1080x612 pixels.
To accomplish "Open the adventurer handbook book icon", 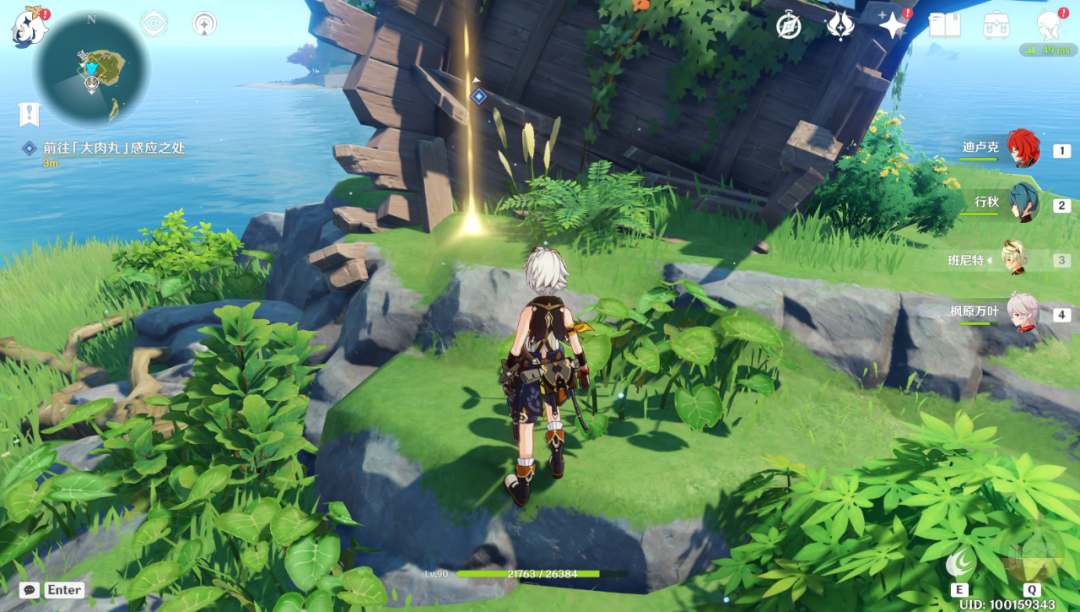I will pyautogui.click(x=944, y=25).
